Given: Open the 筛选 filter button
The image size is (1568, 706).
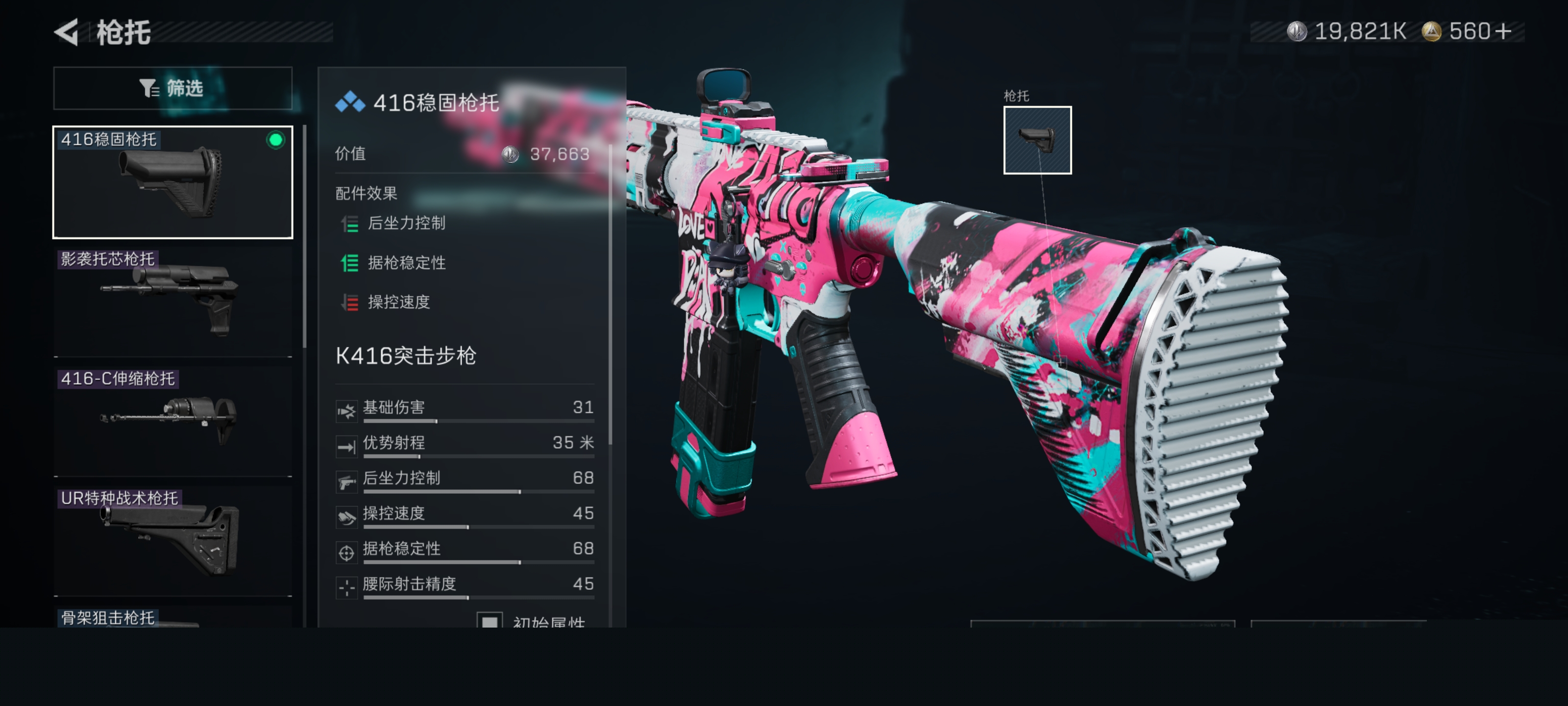Looking at the screenshot, I should (x=173, y=88).
